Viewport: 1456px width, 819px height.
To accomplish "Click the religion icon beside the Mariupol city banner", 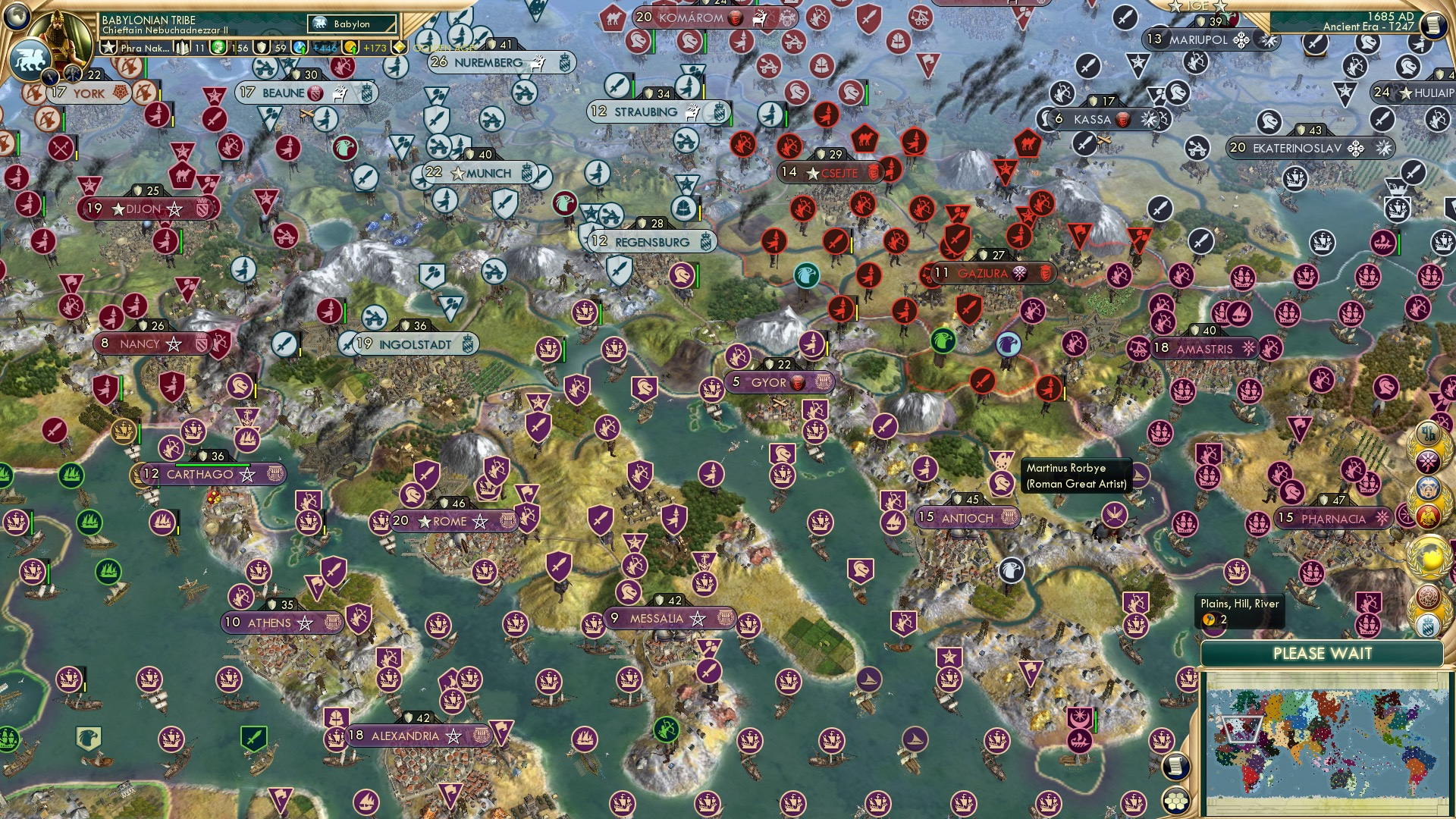I will pyautogui.click(x=1241, y=41).
